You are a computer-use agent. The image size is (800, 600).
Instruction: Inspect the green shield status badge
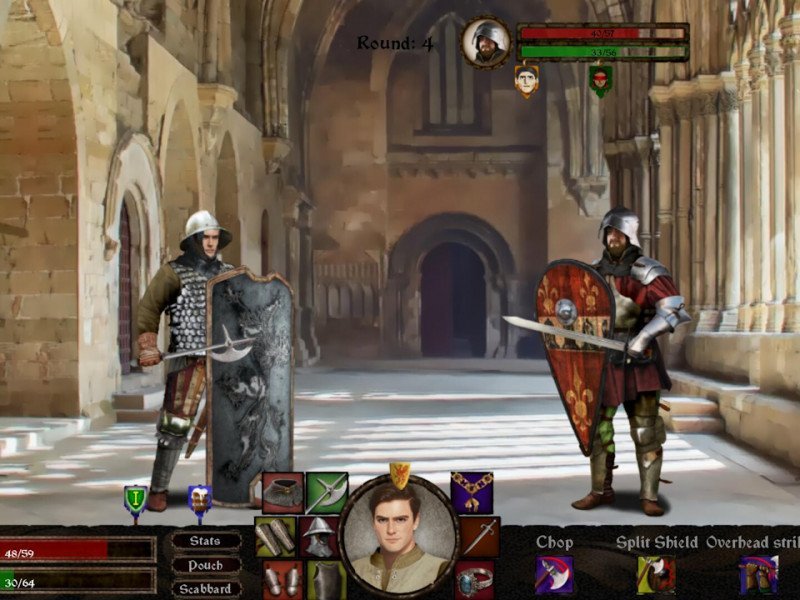tap(135, 499)
